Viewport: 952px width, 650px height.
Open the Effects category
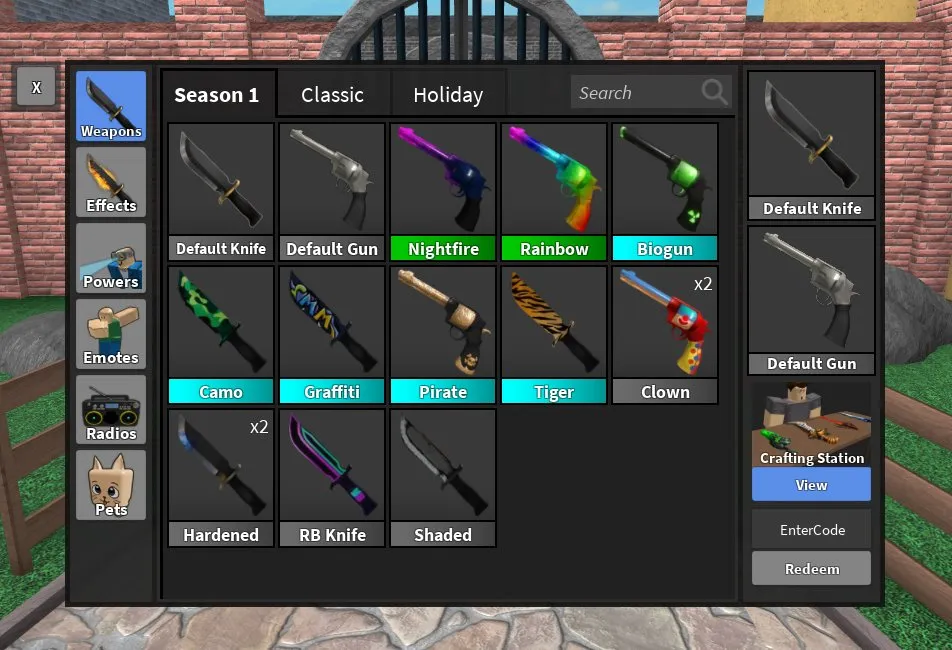[x=111, y=182]
